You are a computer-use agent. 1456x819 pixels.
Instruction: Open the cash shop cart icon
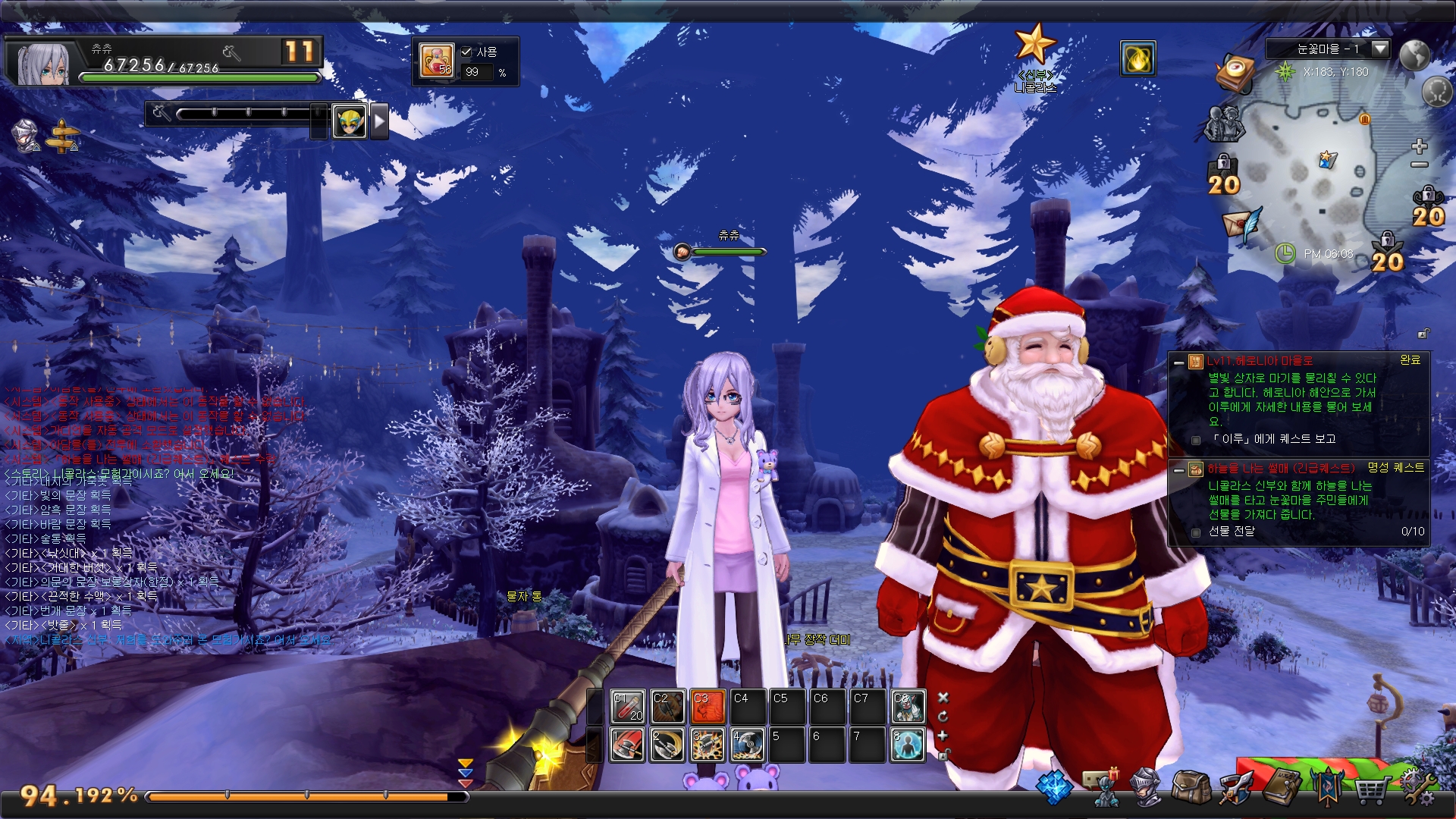coord(1372,789)
